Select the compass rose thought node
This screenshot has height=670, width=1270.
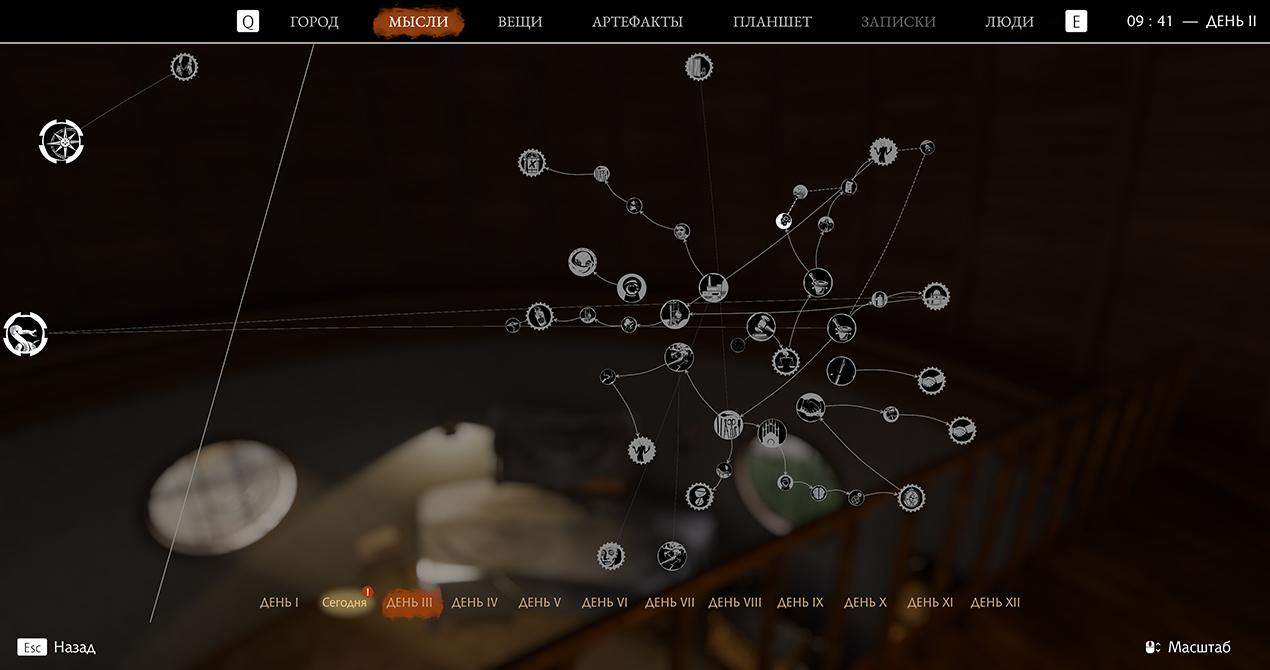(62, 141)
